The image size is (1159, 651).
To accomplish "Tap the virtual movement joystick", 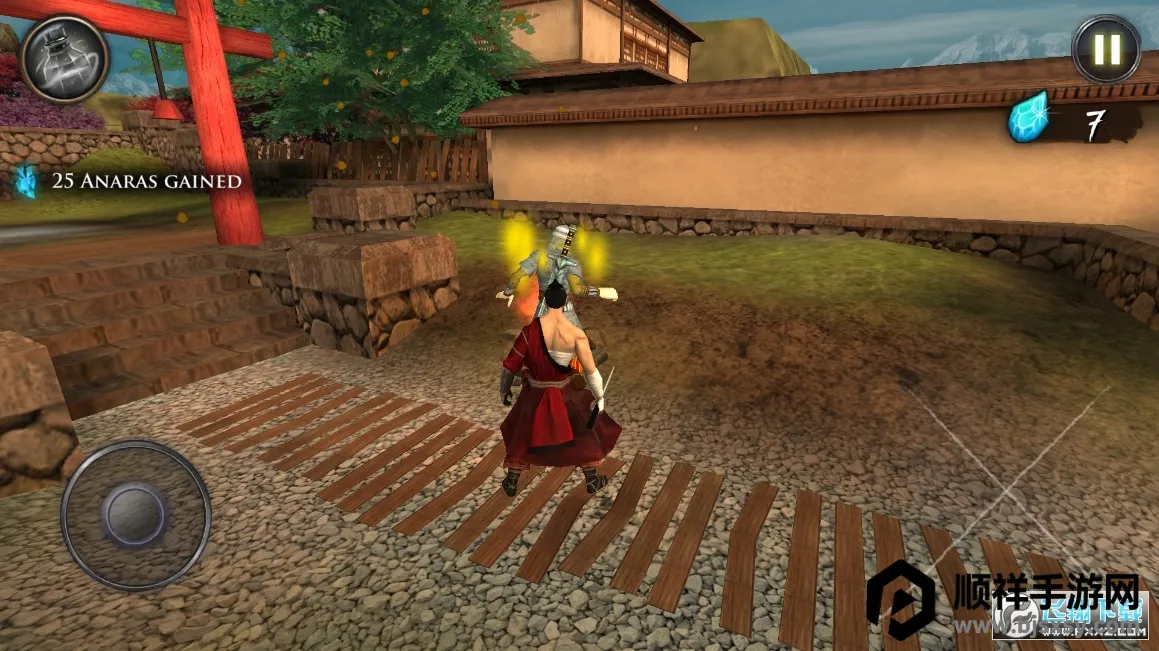I will 135,515.
